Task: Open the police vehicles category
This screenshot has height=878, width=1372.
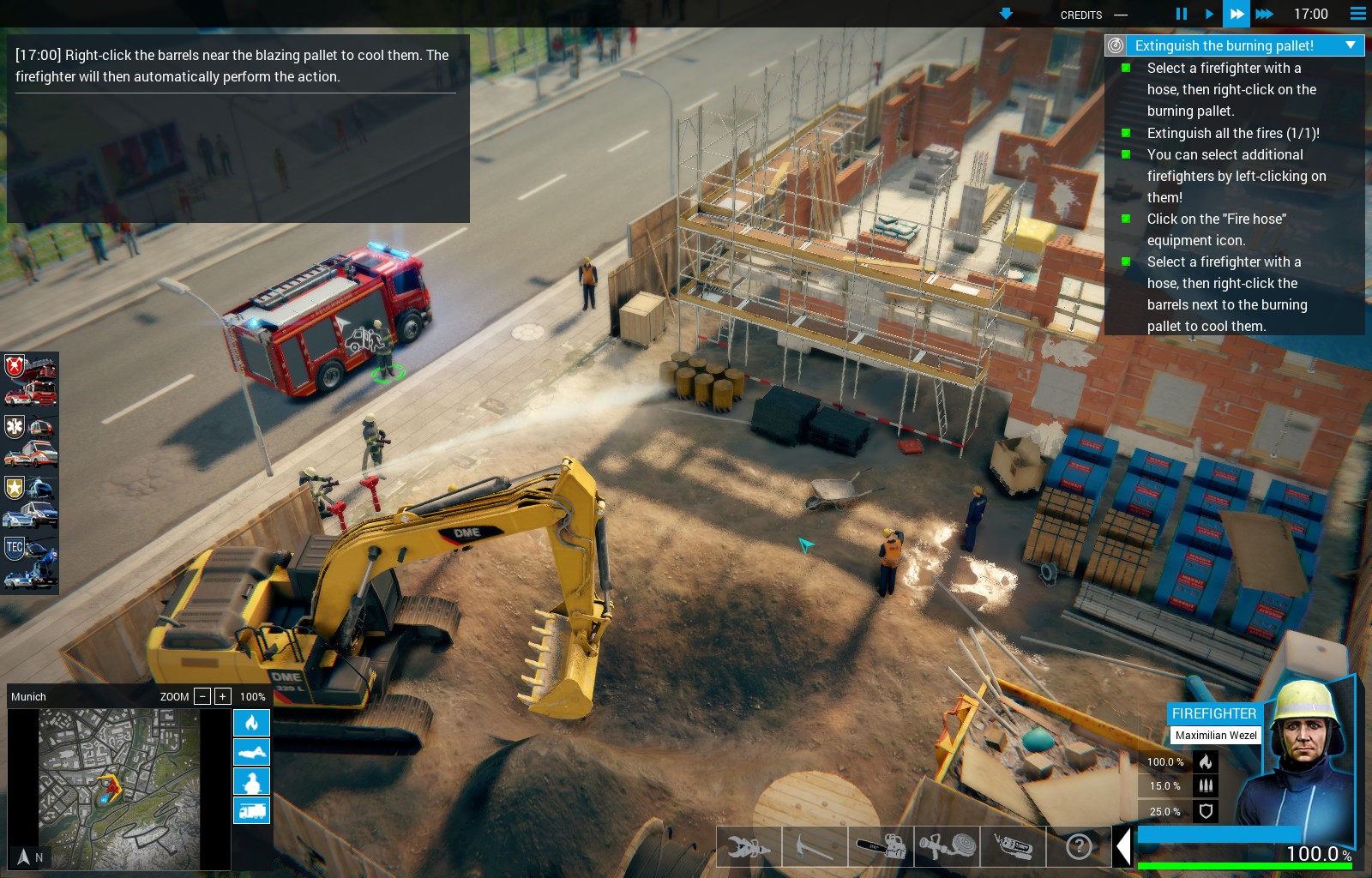Action: [x=30, y=502]
